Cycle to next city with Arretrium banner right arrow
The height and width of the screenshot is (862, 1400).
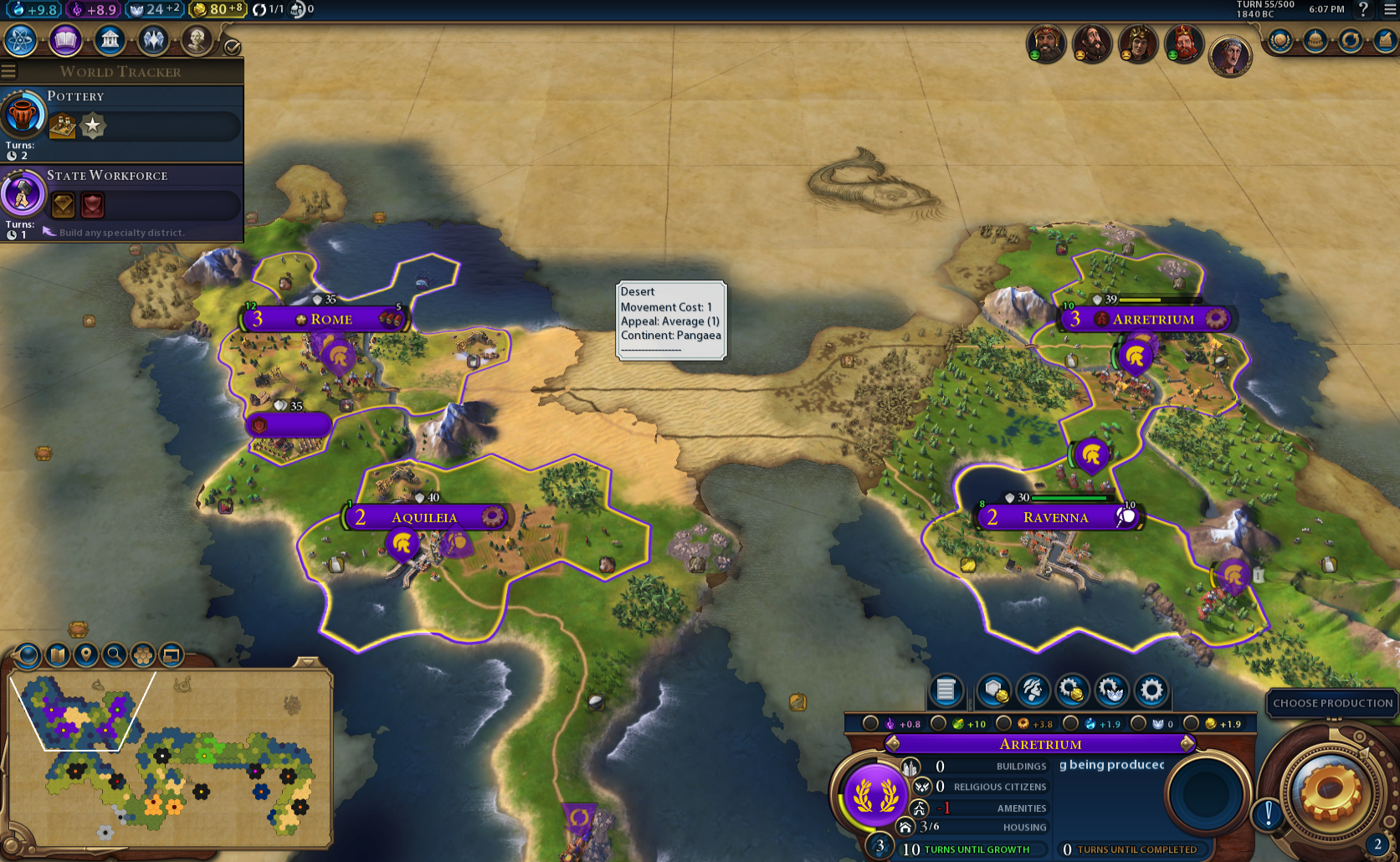point(1186,743)
